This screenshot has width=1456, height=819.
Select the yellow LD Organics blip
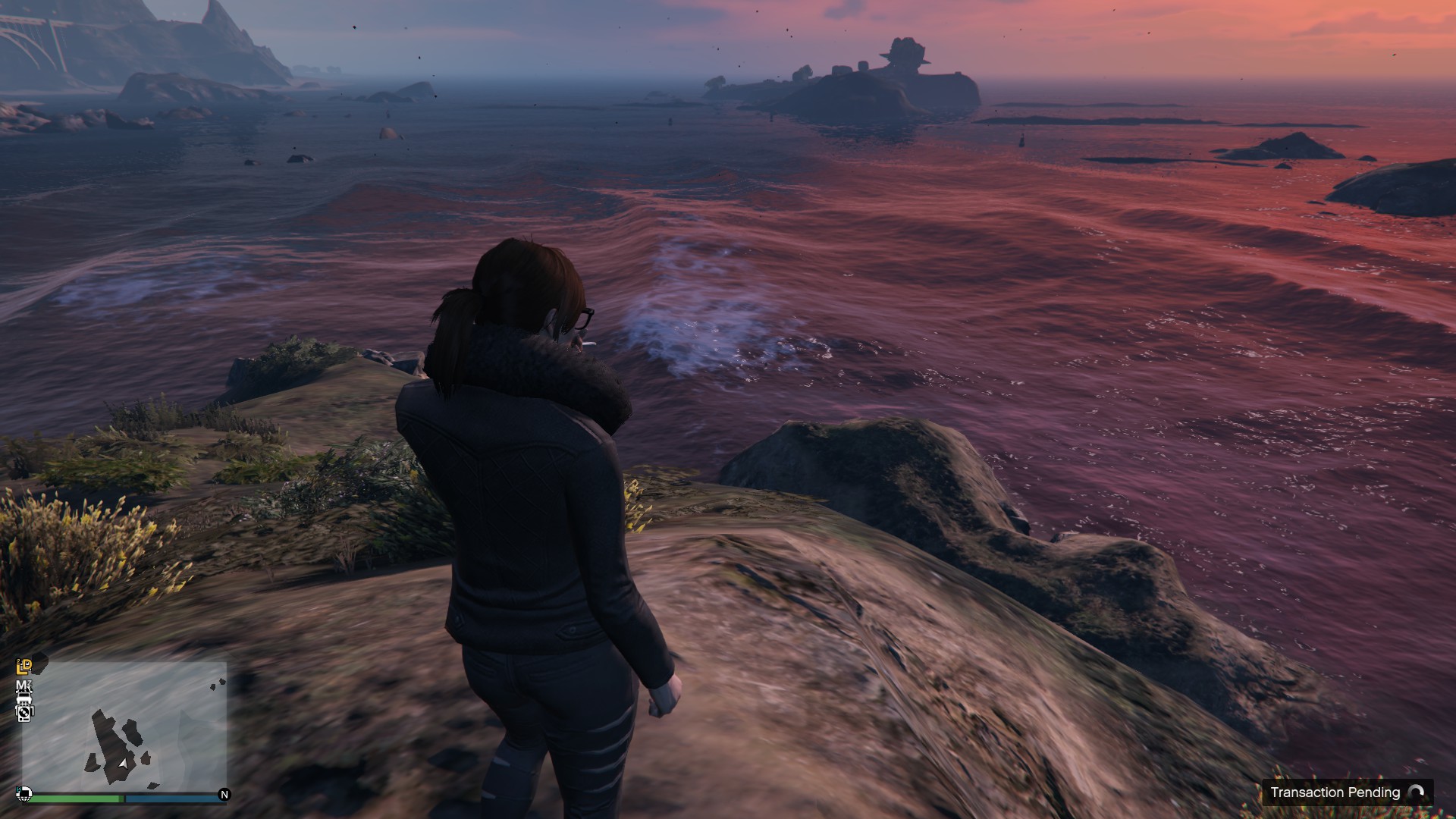pos(24,667)
